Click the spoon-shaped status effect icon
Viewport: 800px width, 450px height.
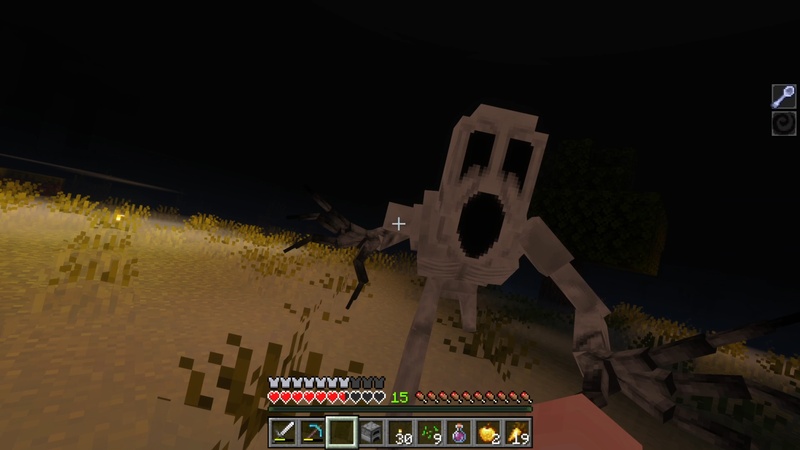(783, 97)
